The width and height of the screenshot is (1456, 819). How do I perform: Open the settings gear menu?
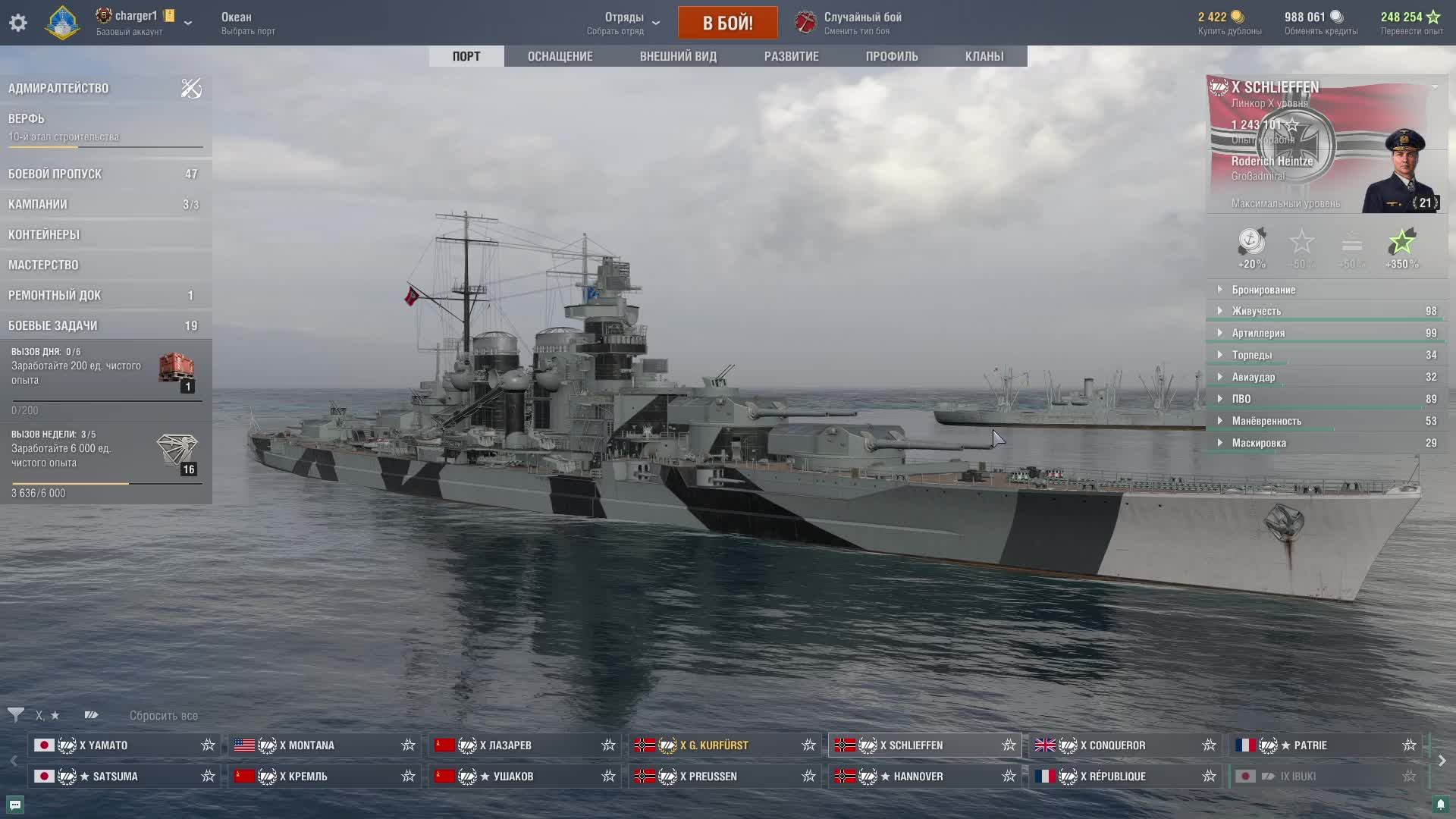coord(18,23)
